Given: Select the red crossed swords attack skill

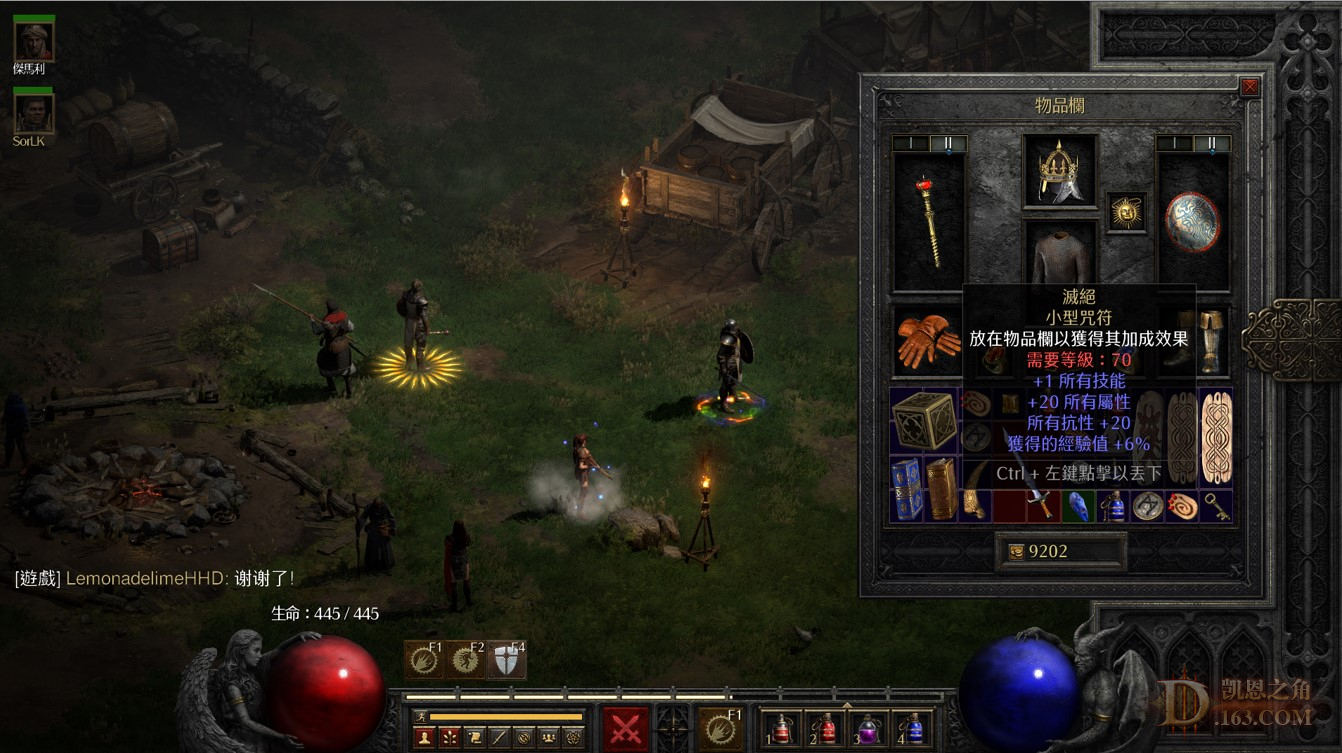Looking at the screenshot, I should (626, 728).
